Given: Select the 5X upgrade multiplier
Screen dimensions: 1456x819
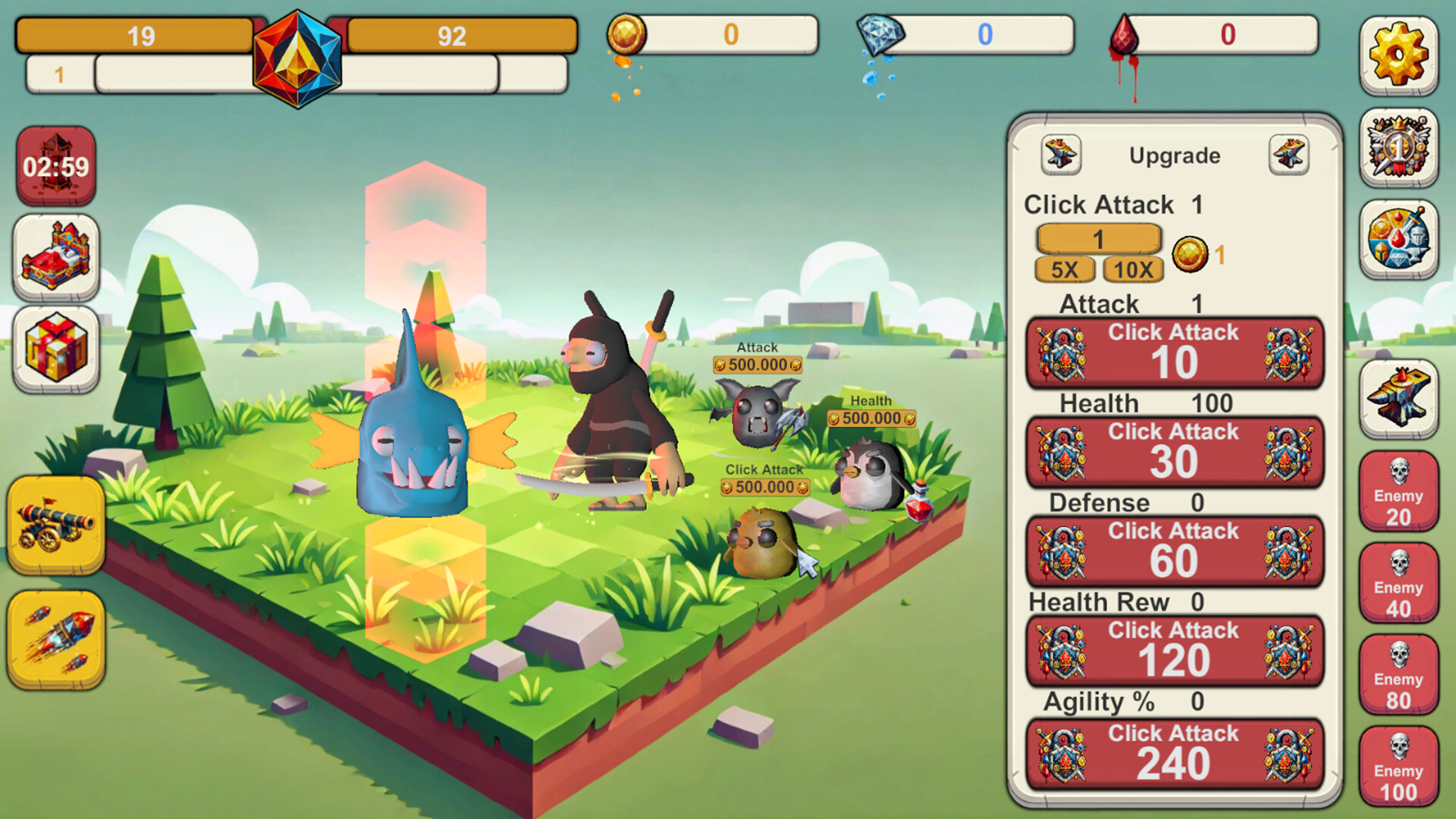Looking at the screenshot, I should tap(1065, 269).
